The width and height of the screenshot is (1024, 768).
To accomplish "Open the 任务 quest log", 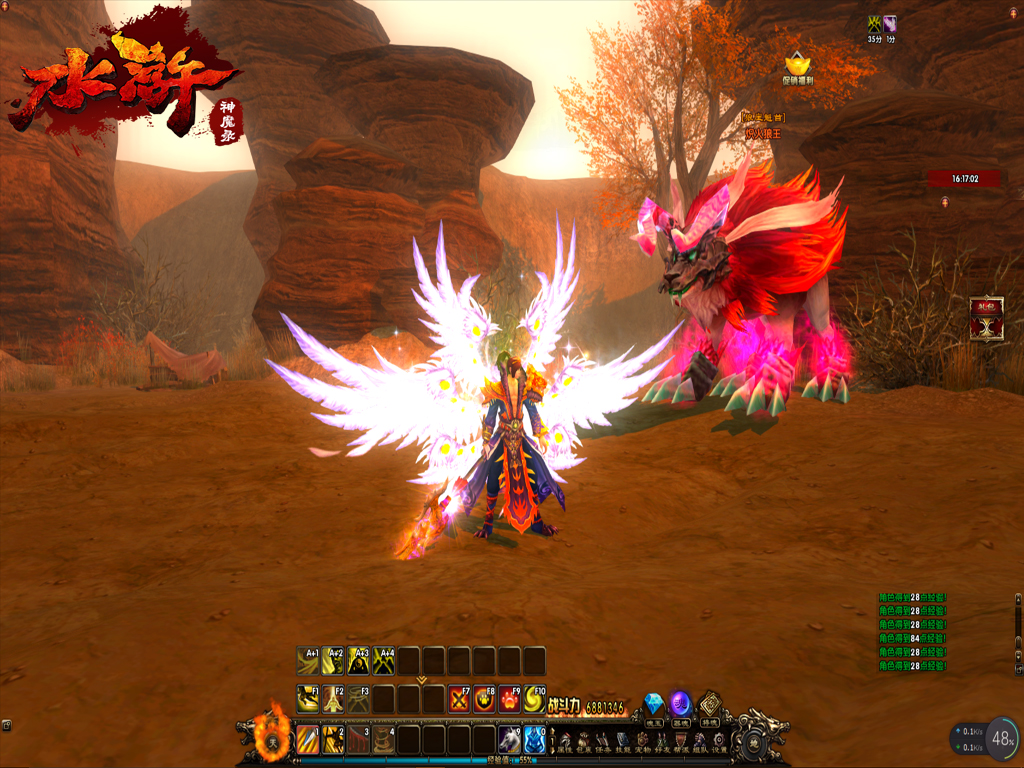I will coord(603,741).
